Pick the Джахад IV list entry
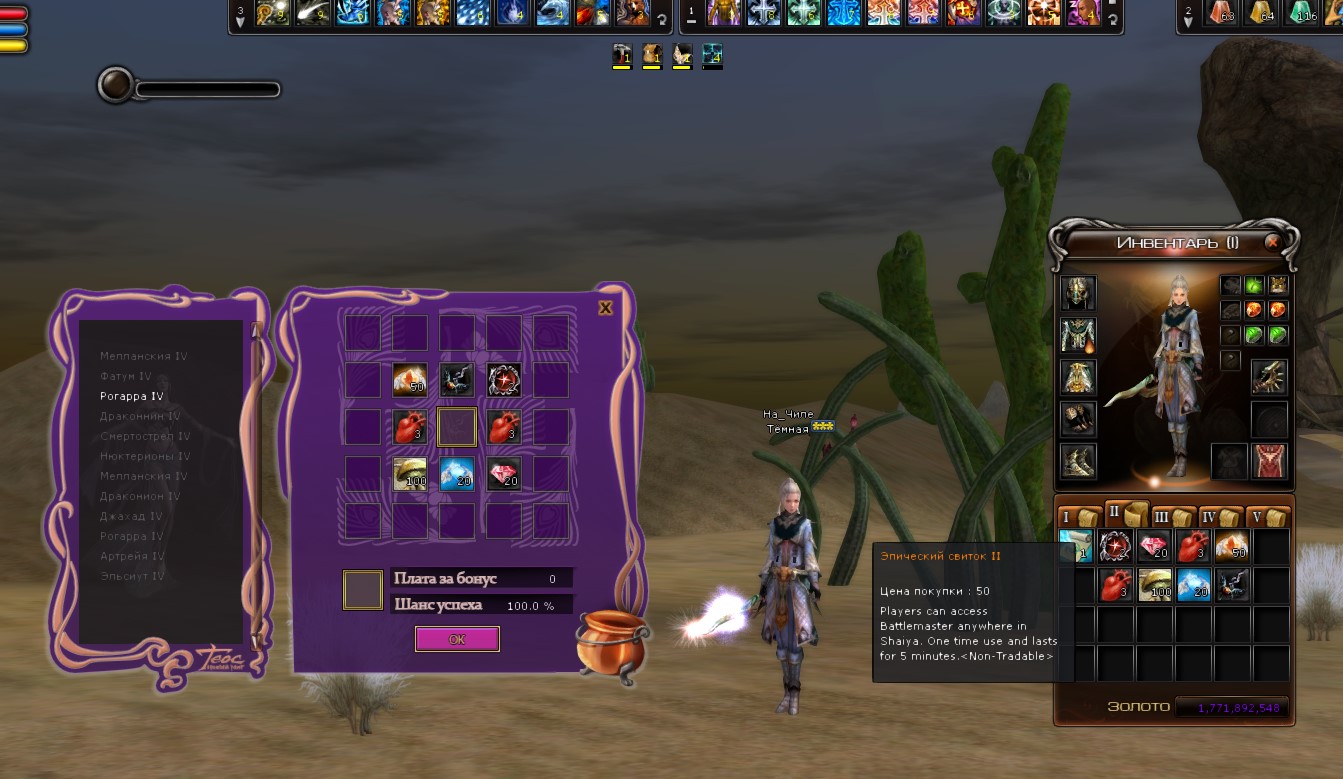 coord(131,516)
